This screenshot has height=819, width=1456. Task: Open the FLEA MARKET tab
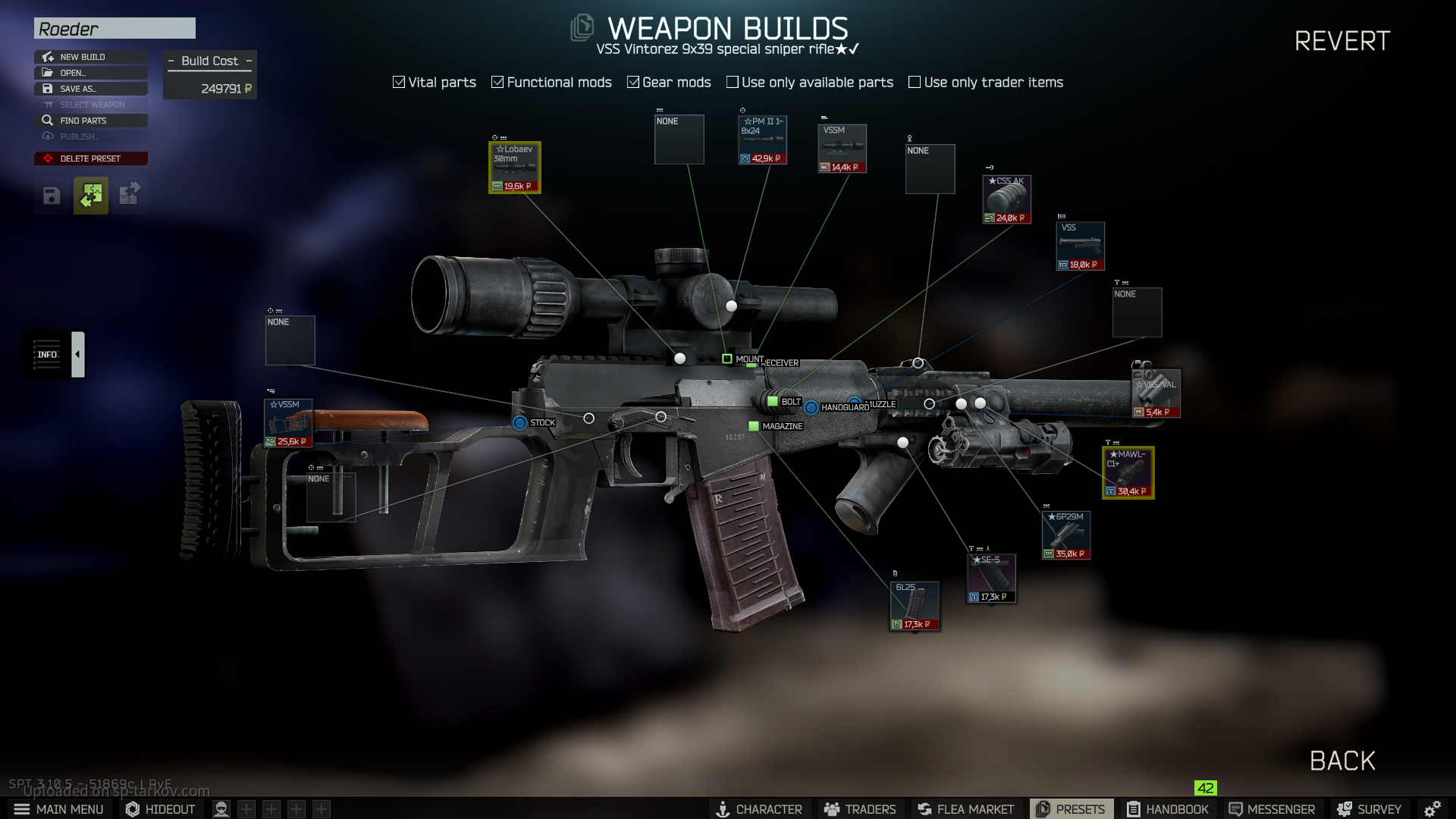pyautogui.click(x=965, y=809)
